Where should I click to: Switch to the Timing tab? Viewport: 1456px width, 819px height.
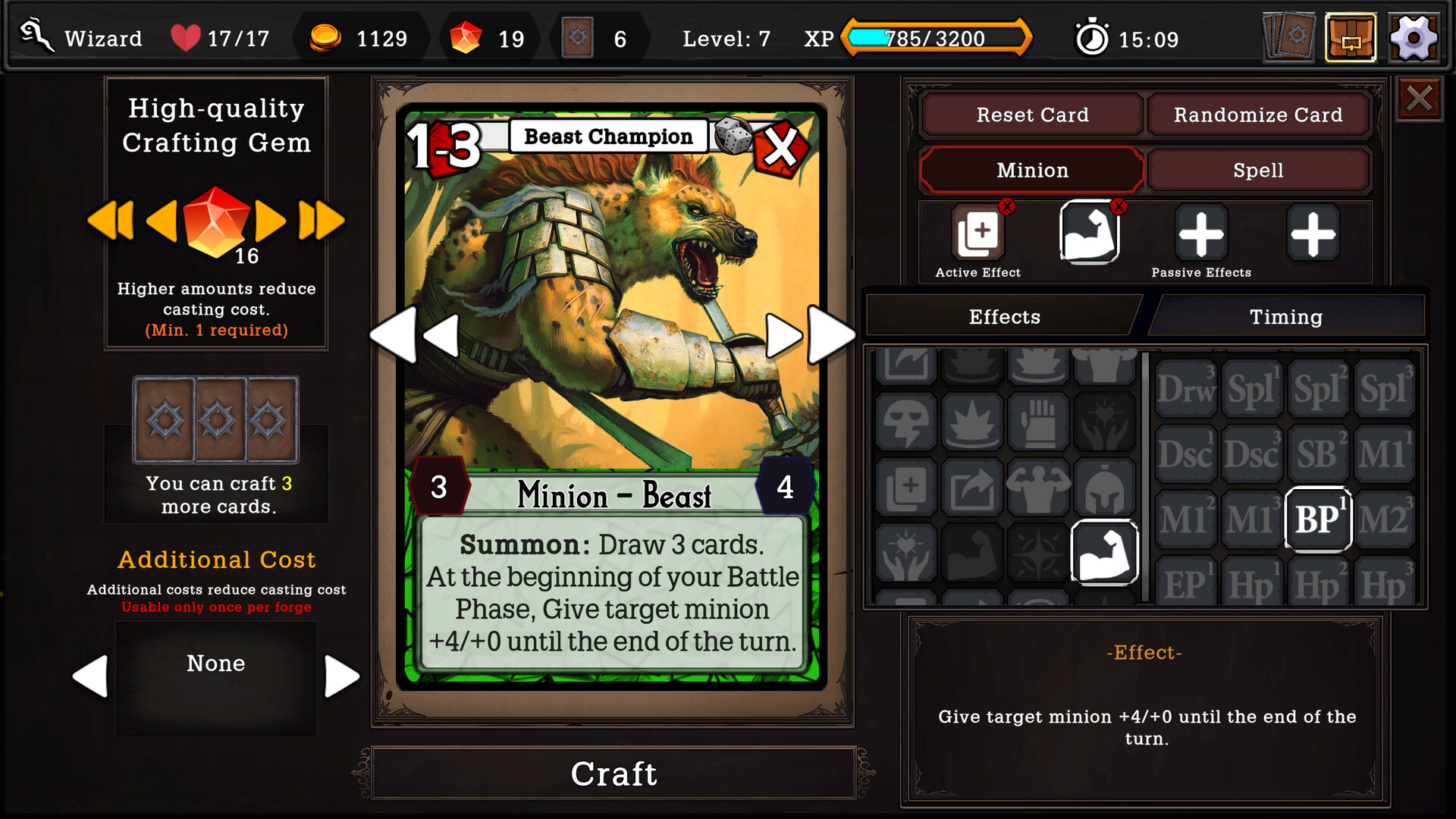coord(1286,316)
